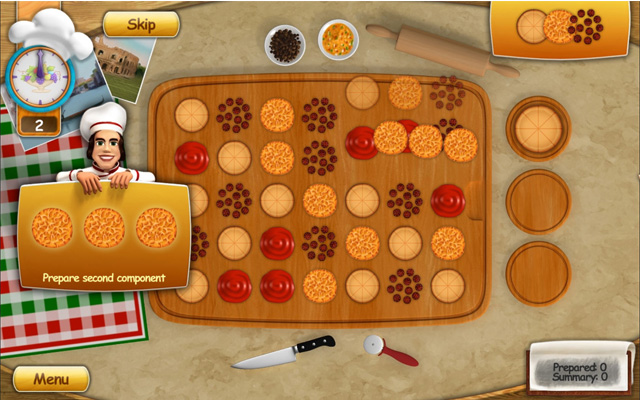Select the bowl of dark pepperoni topping
The width and height of the screenshot is (640, 400).
(x=285, y=44)
